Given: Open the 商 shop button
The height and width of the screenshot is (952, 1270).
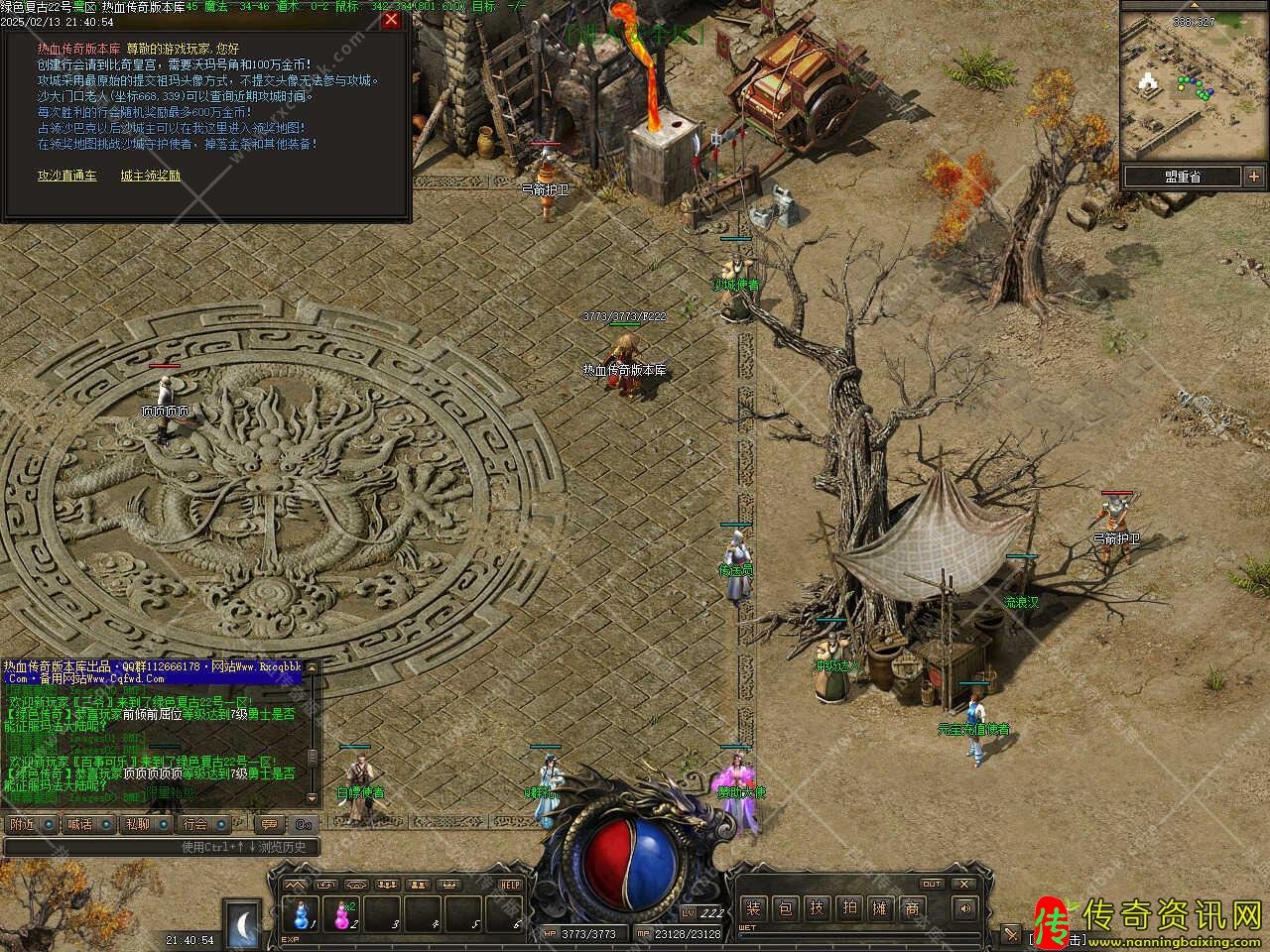Looking at the screenshot, I should pos(913,908).
